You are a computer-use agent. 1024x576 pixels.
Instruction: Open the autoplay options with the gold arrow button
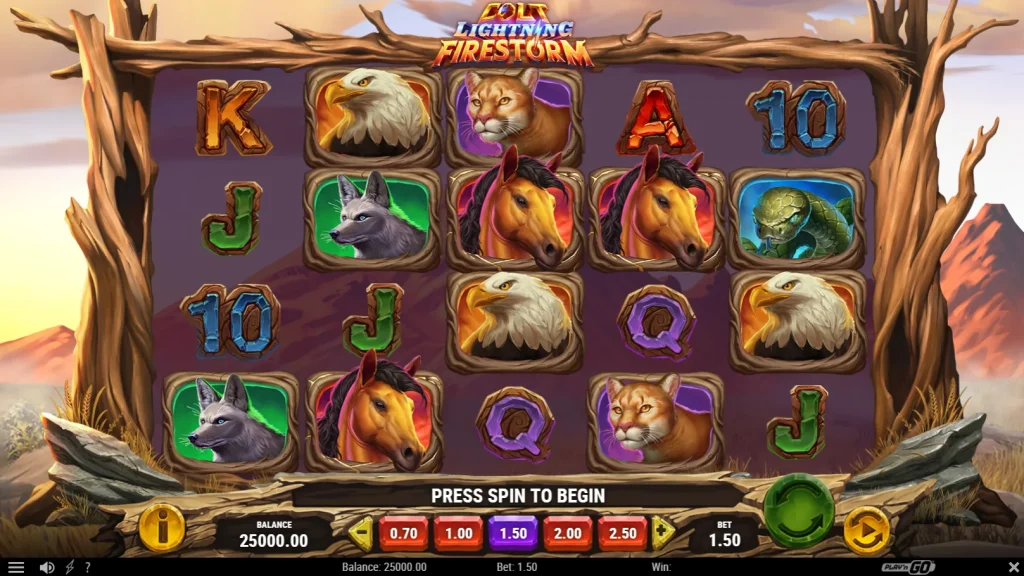click(866, 531)
